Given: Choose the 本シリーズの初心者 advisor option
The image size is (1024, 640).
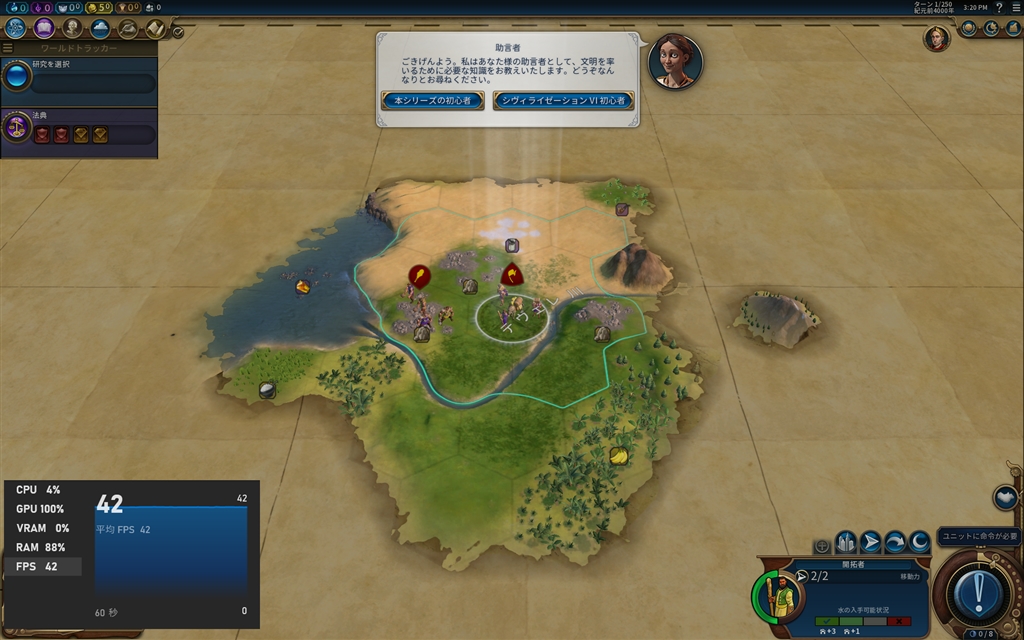Looking at the screenshot, I should 433,101.
